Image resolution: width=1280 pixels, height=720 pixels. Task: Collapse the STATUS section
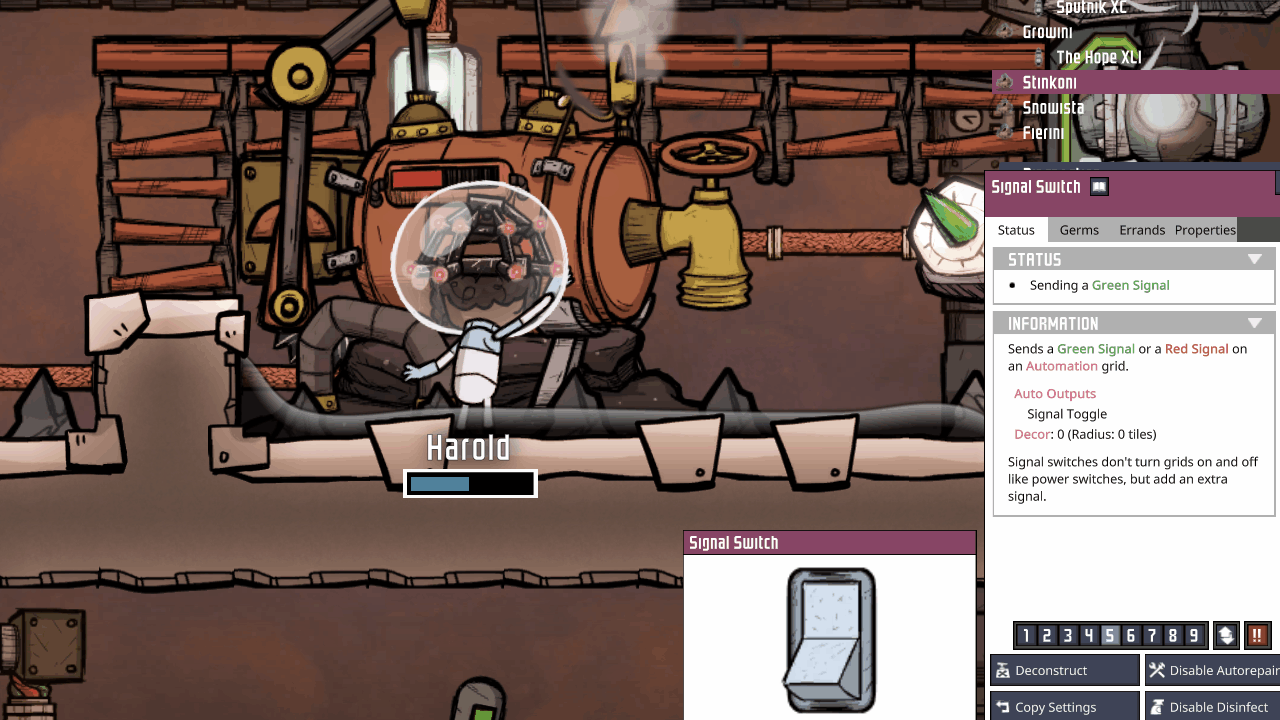pos(1256,258)
